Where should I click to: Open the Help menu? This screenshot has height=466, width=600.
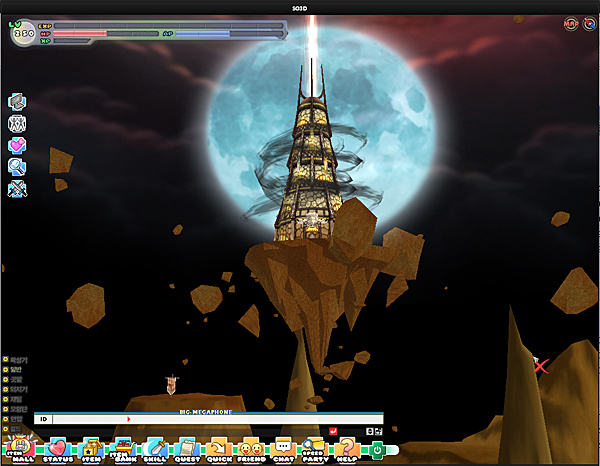[x=347, y=449]
